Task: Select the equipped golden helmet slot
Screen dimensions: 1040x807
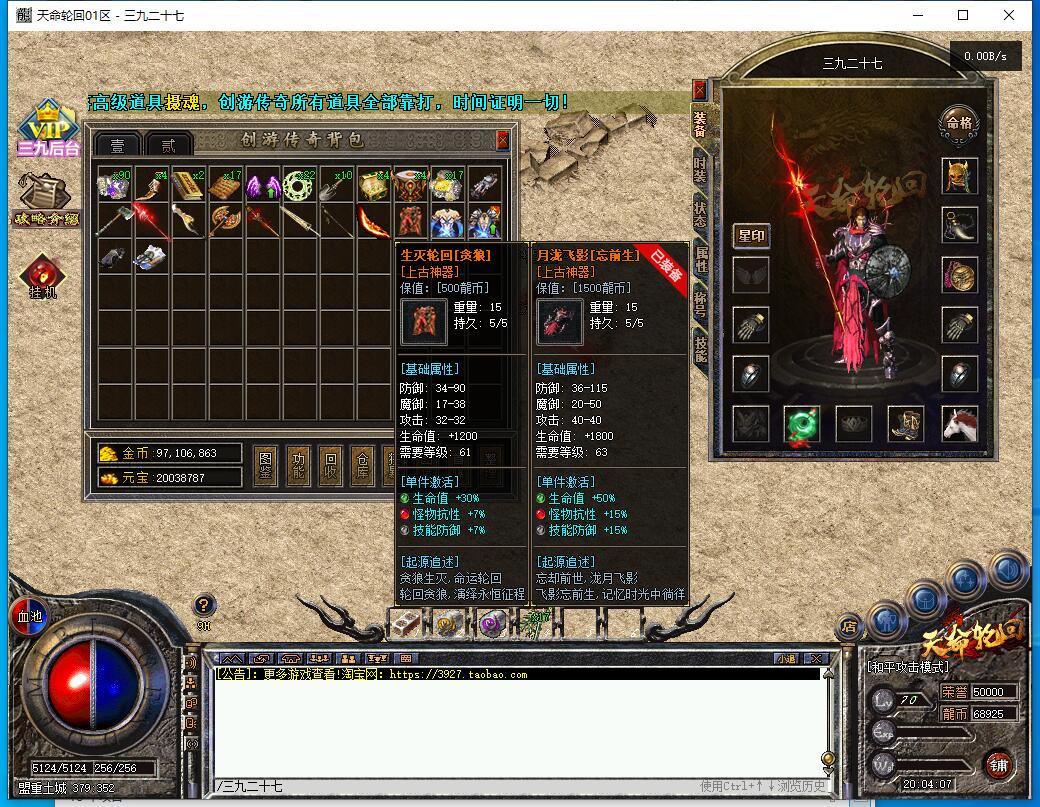Action: pos(959,176)
